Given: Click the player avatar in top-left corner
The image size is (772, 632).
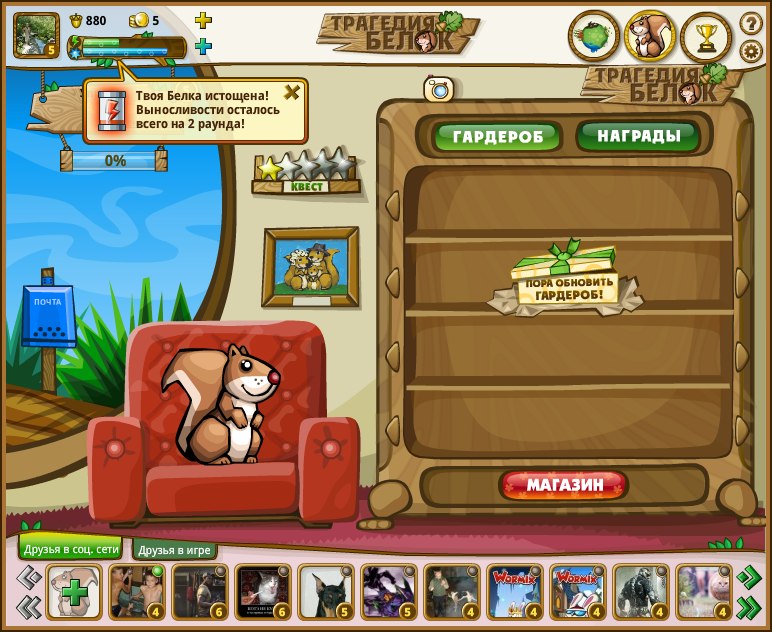Looking at the screenshot, I should point(36,35).
